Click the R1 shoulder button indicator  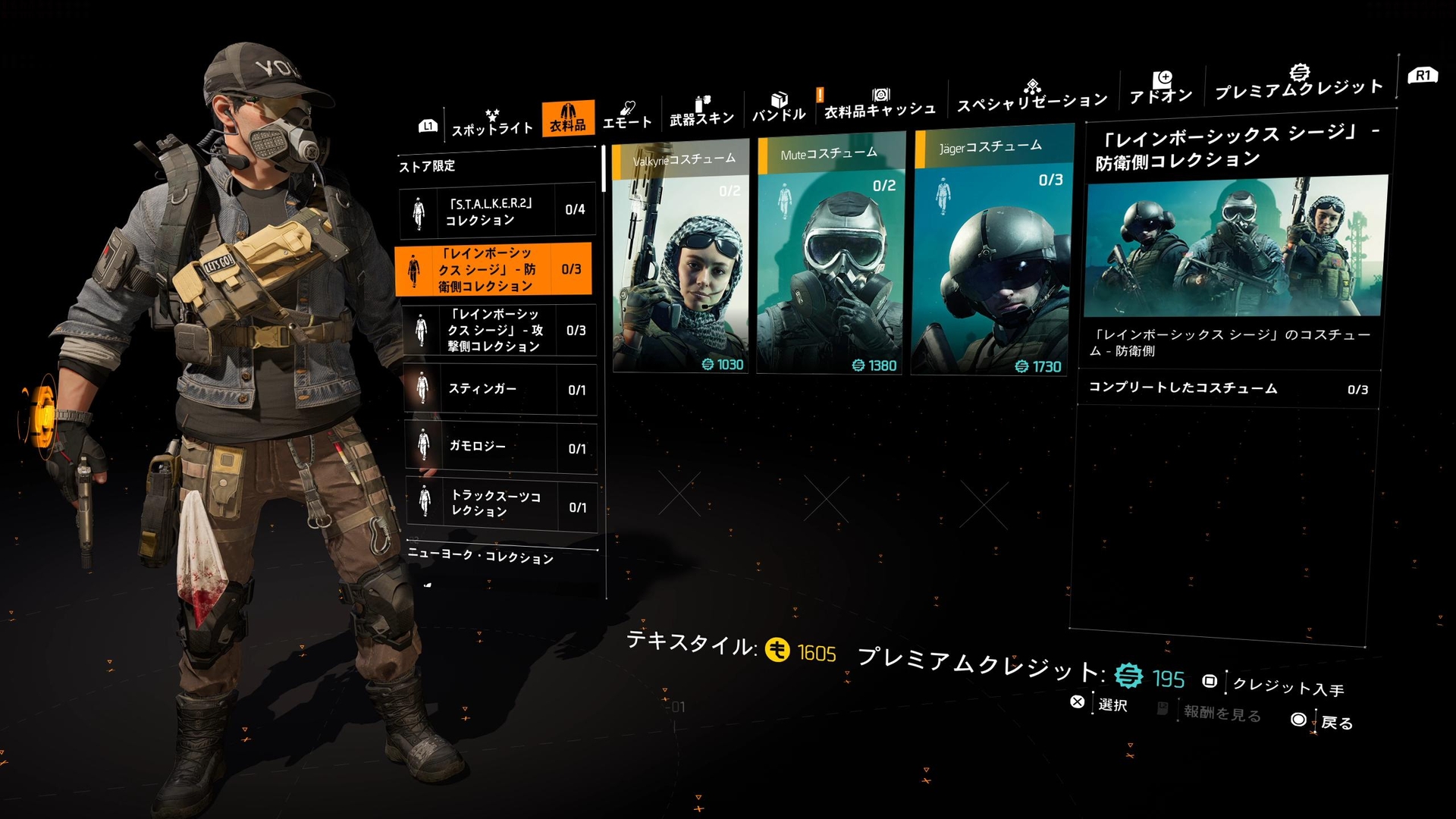(x=1422, y=76)
